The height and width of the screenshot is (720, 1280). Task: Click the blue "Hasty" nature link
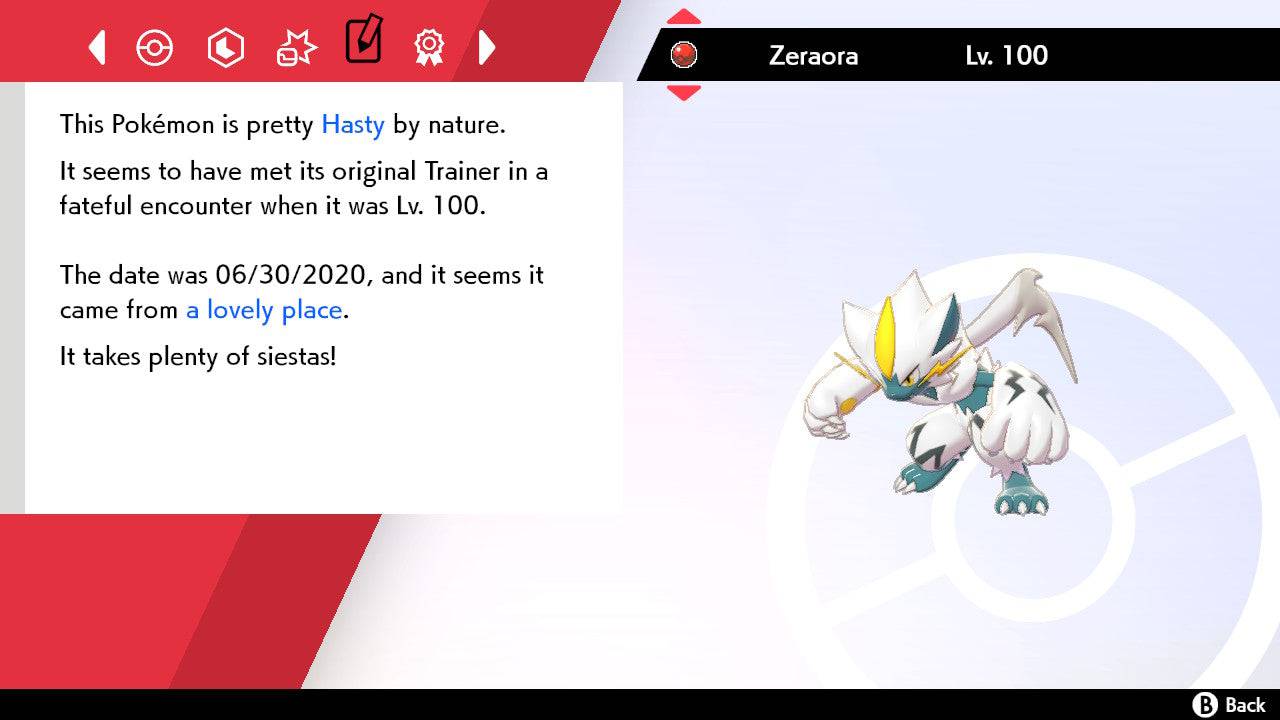tap(351, 125)
